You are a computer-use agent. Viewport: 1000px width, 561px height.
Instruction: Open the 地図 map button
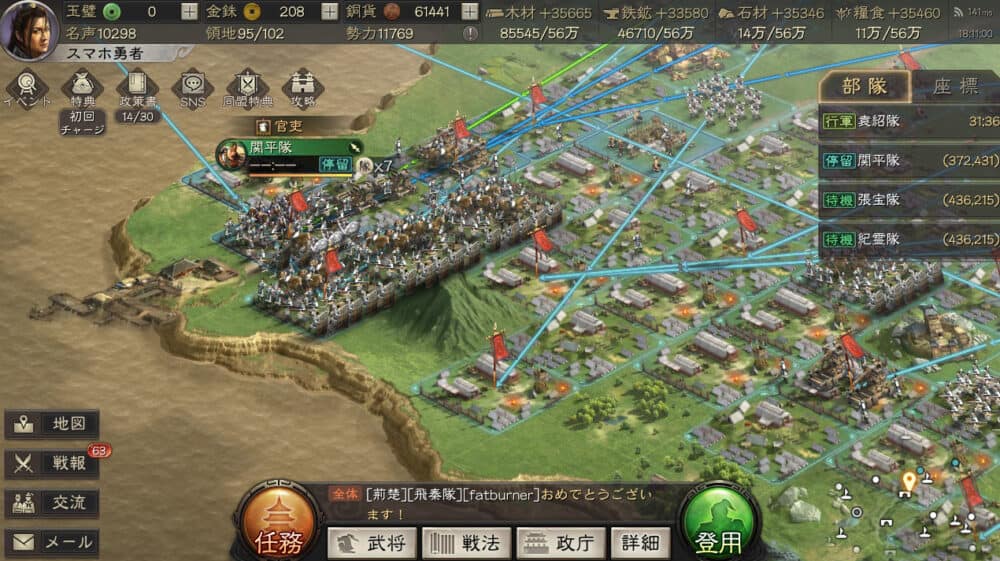(x=52, y=424)
